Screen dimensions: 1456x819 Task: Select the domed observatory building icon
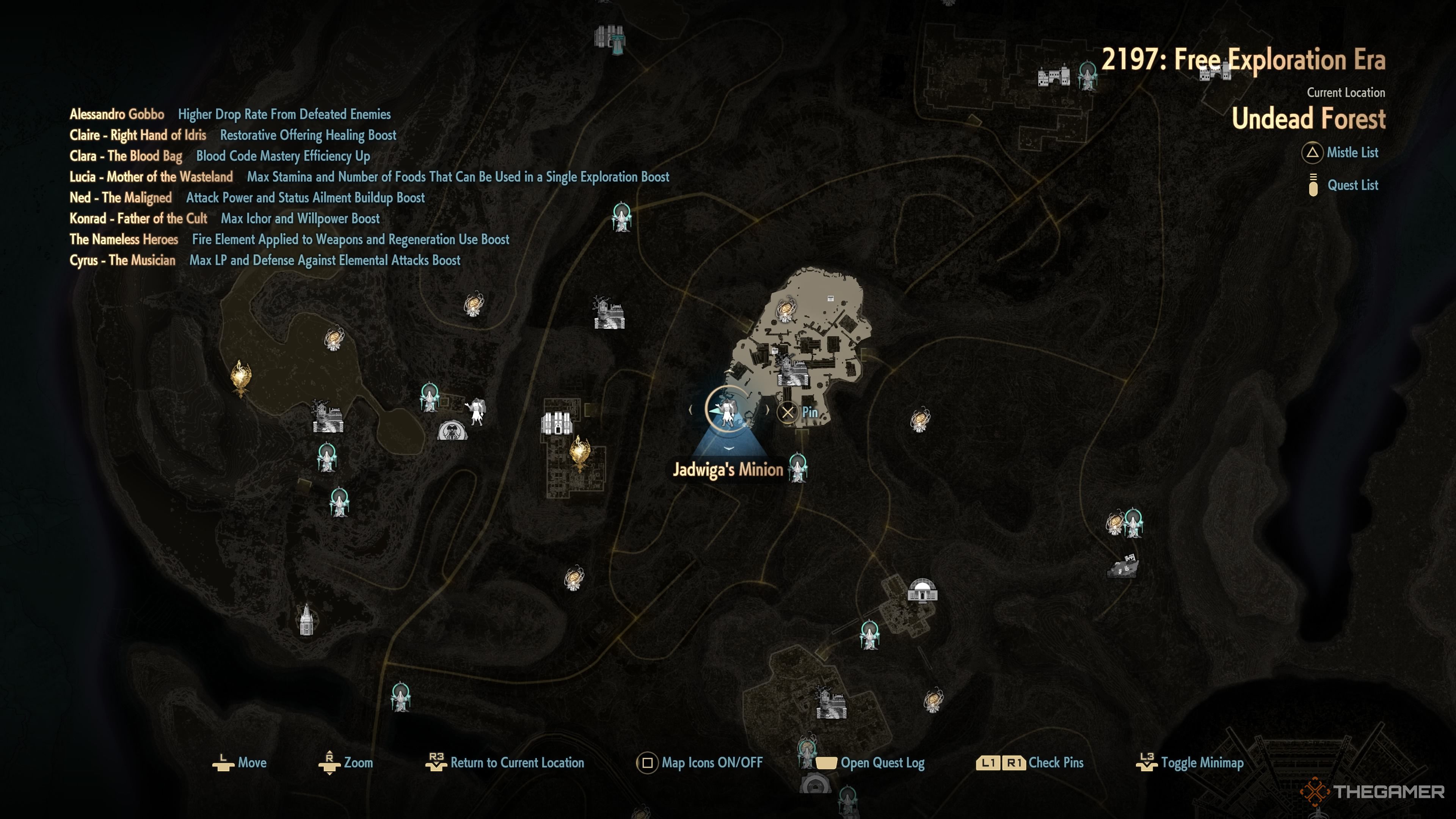coord(922,591)
